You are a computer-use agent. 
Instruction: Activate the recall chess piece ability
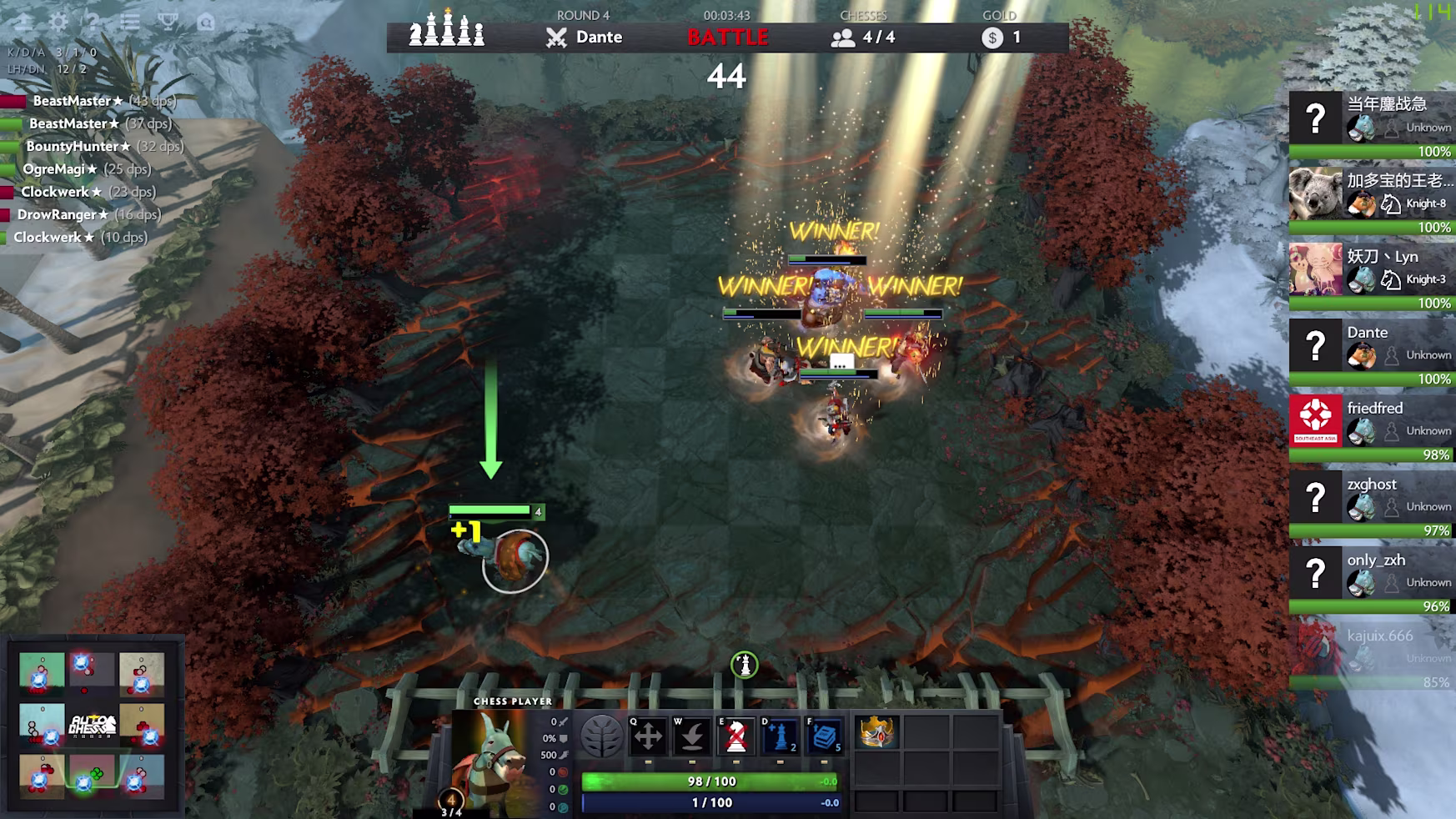click(692, 736)
